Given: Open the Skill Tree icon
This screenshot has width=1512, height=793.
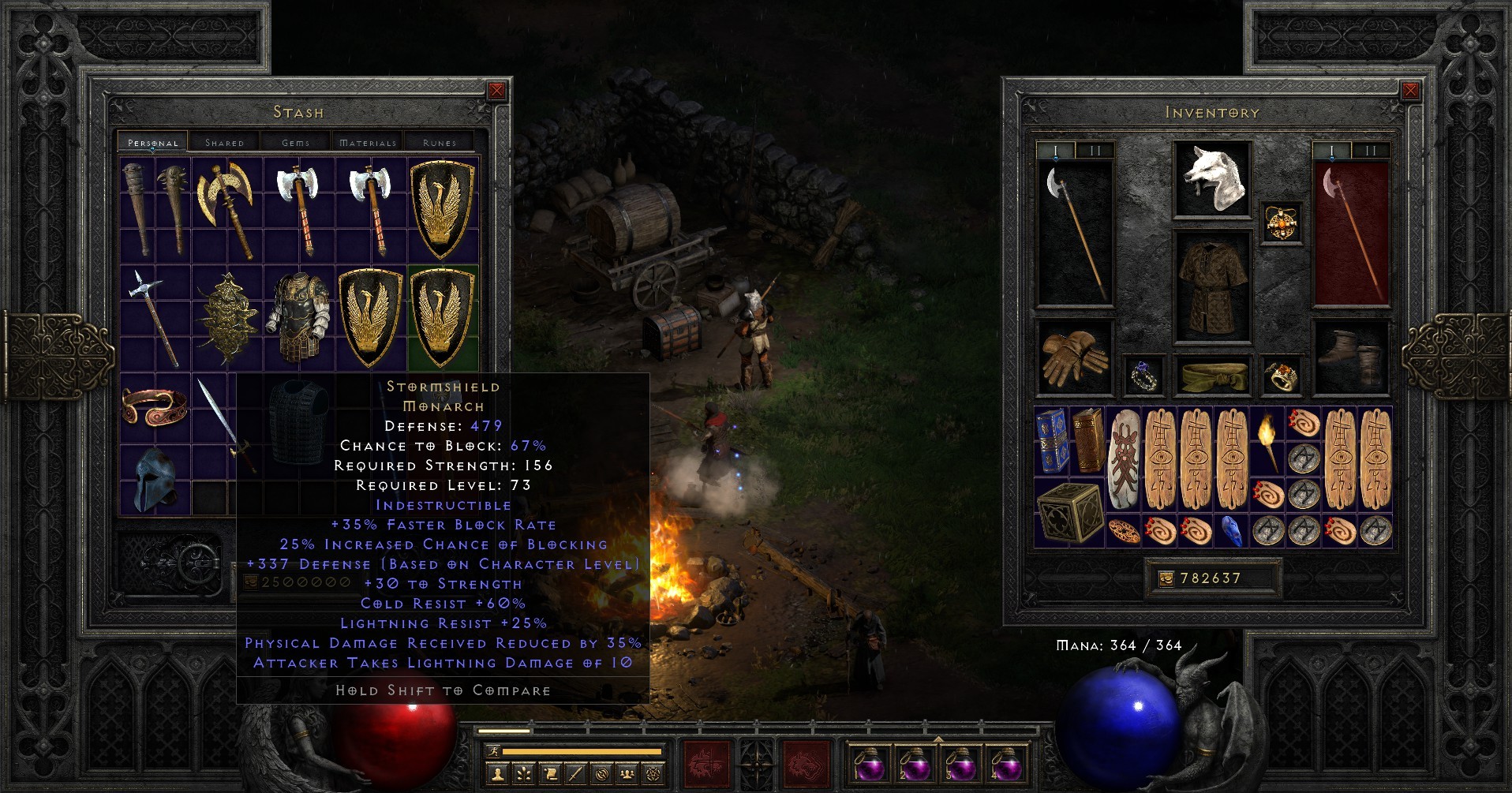Looking at the screenshot, I should click(x=523, y=775).
